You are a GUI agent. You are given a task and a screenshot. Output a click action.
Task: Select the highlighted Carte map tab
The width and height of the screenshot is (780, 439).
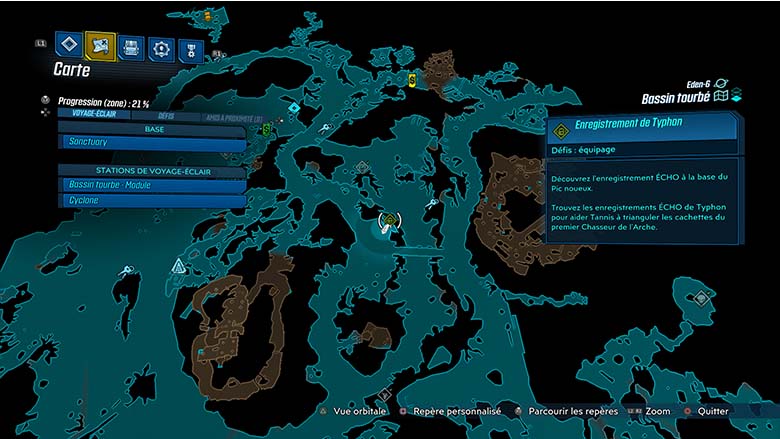click(x=100, y=45)
